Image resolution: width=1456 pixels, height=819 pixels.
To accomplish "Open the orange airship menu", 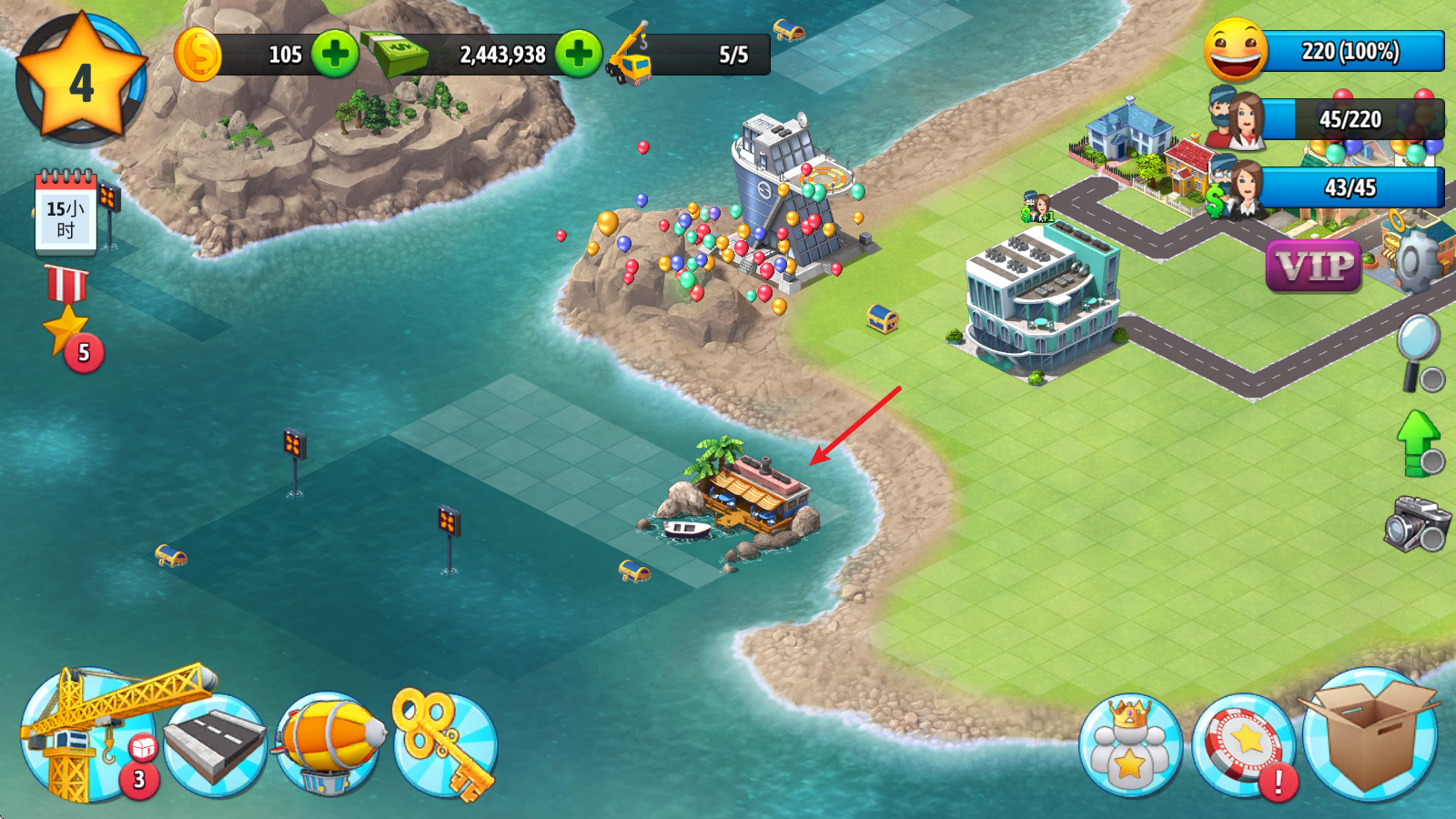I will (329, 742).
